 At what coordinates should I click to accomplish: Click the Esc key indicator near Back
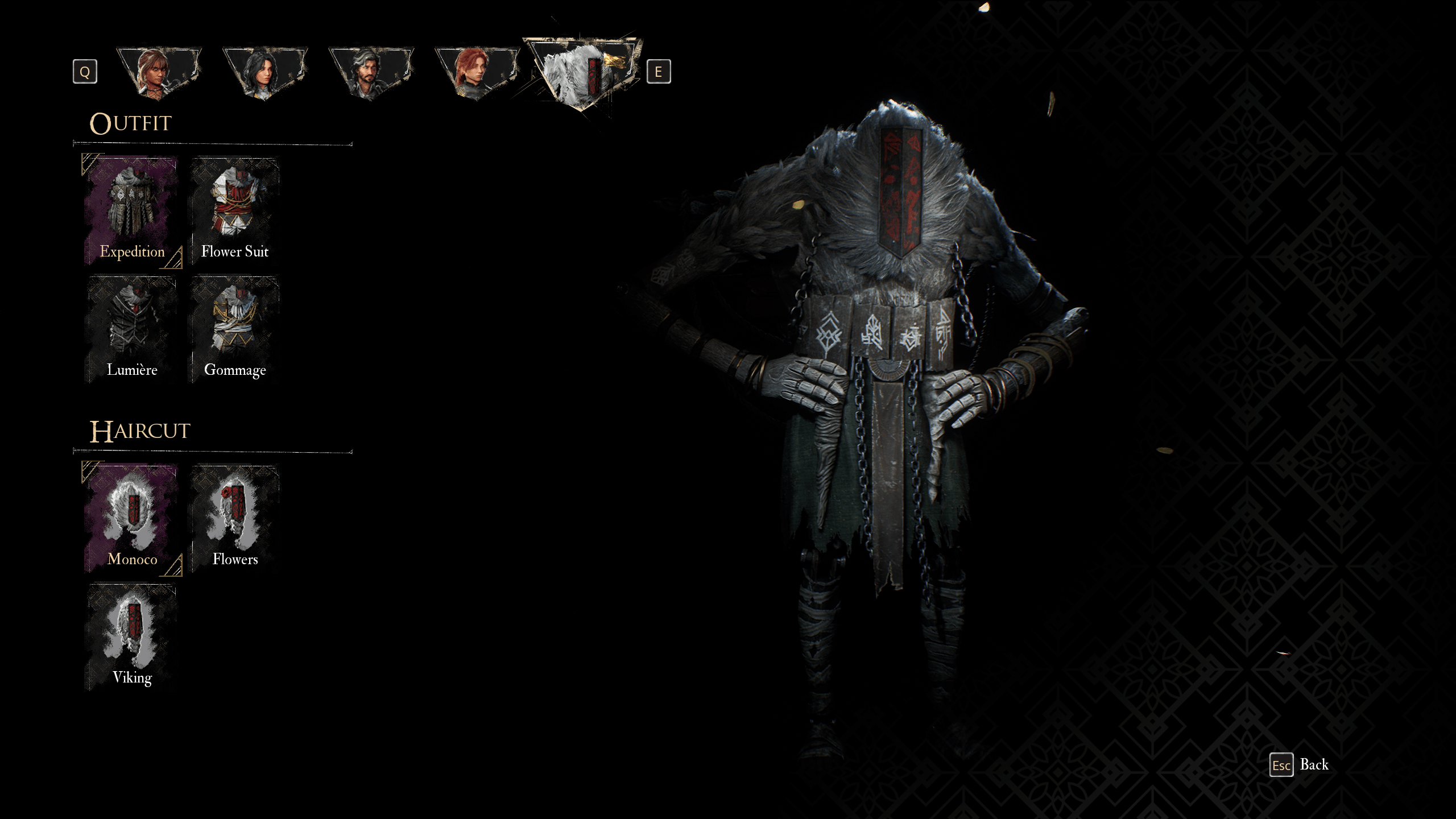click(1280, 764)
